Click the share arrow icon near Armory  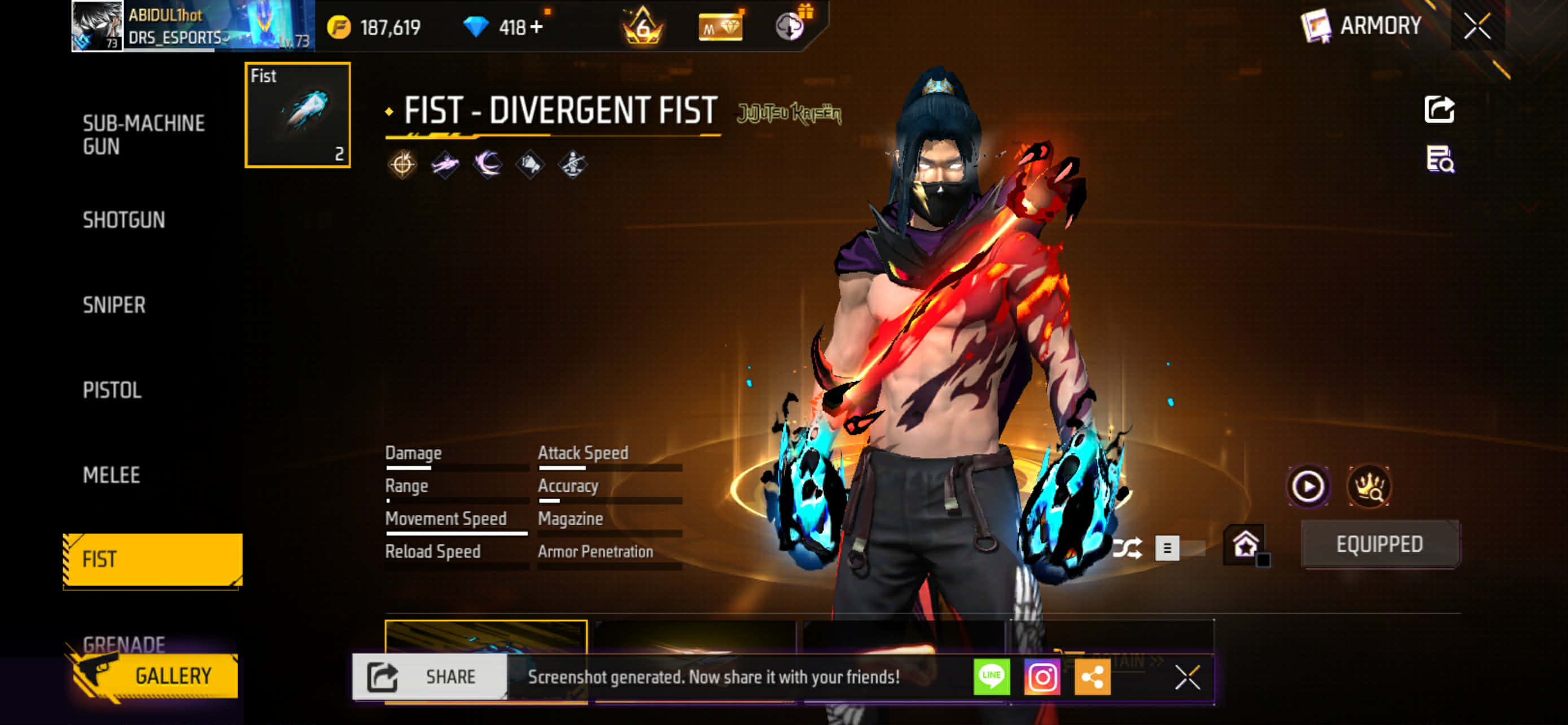tap(1439, 110)
